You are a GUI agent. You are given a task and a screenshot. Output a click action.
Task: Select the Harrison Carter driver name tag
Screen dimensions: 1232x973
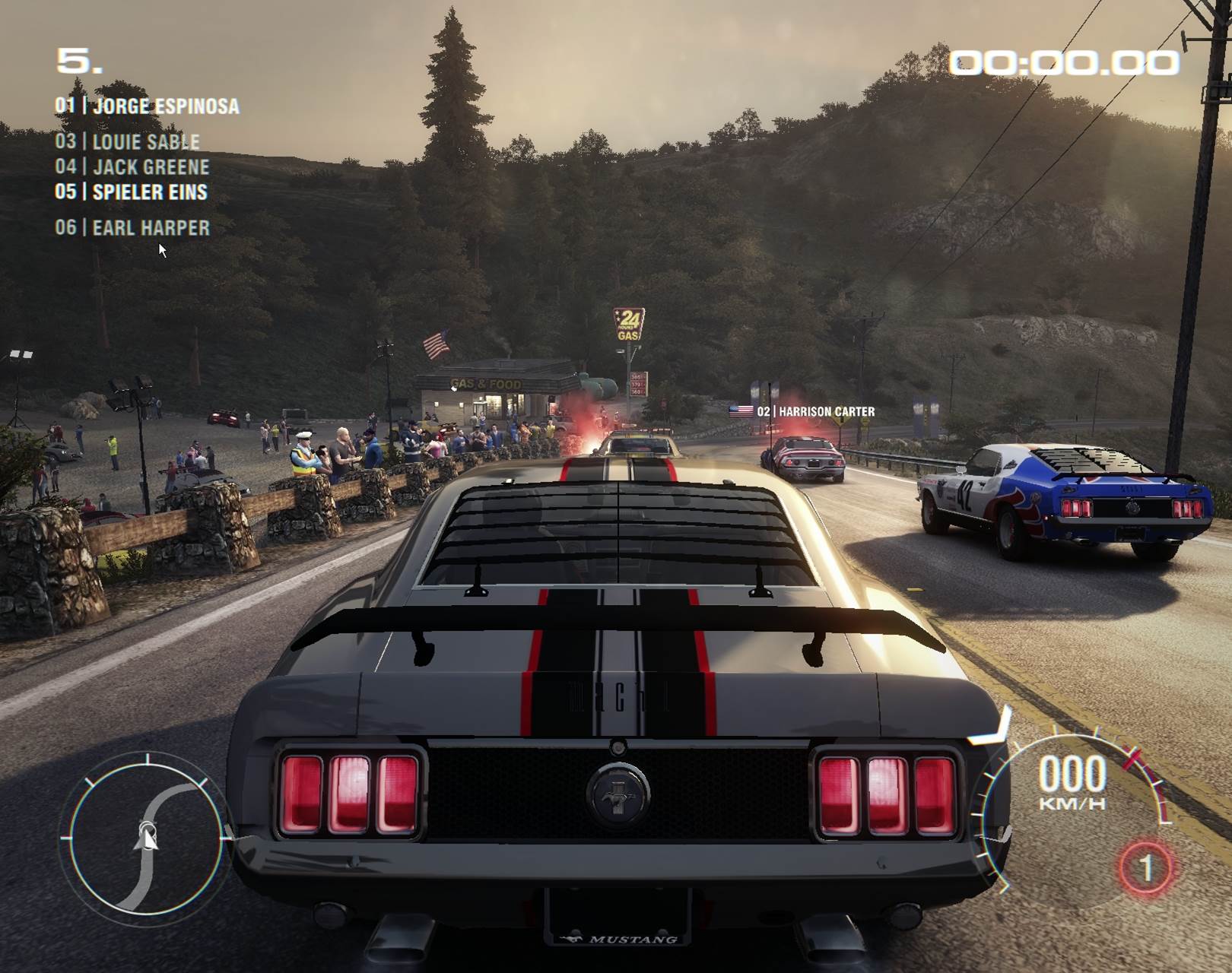(x=804, y=411)
